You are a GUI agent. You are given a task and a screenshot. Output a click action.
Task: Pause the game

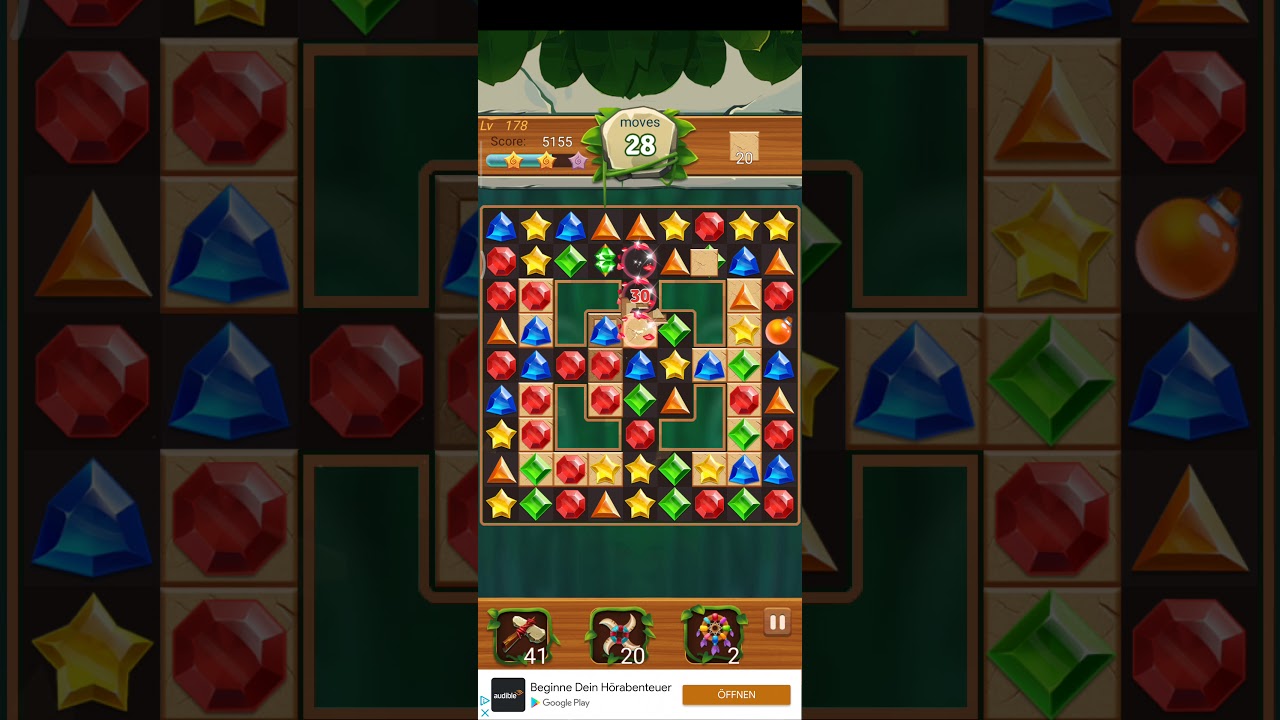point(777,623)
